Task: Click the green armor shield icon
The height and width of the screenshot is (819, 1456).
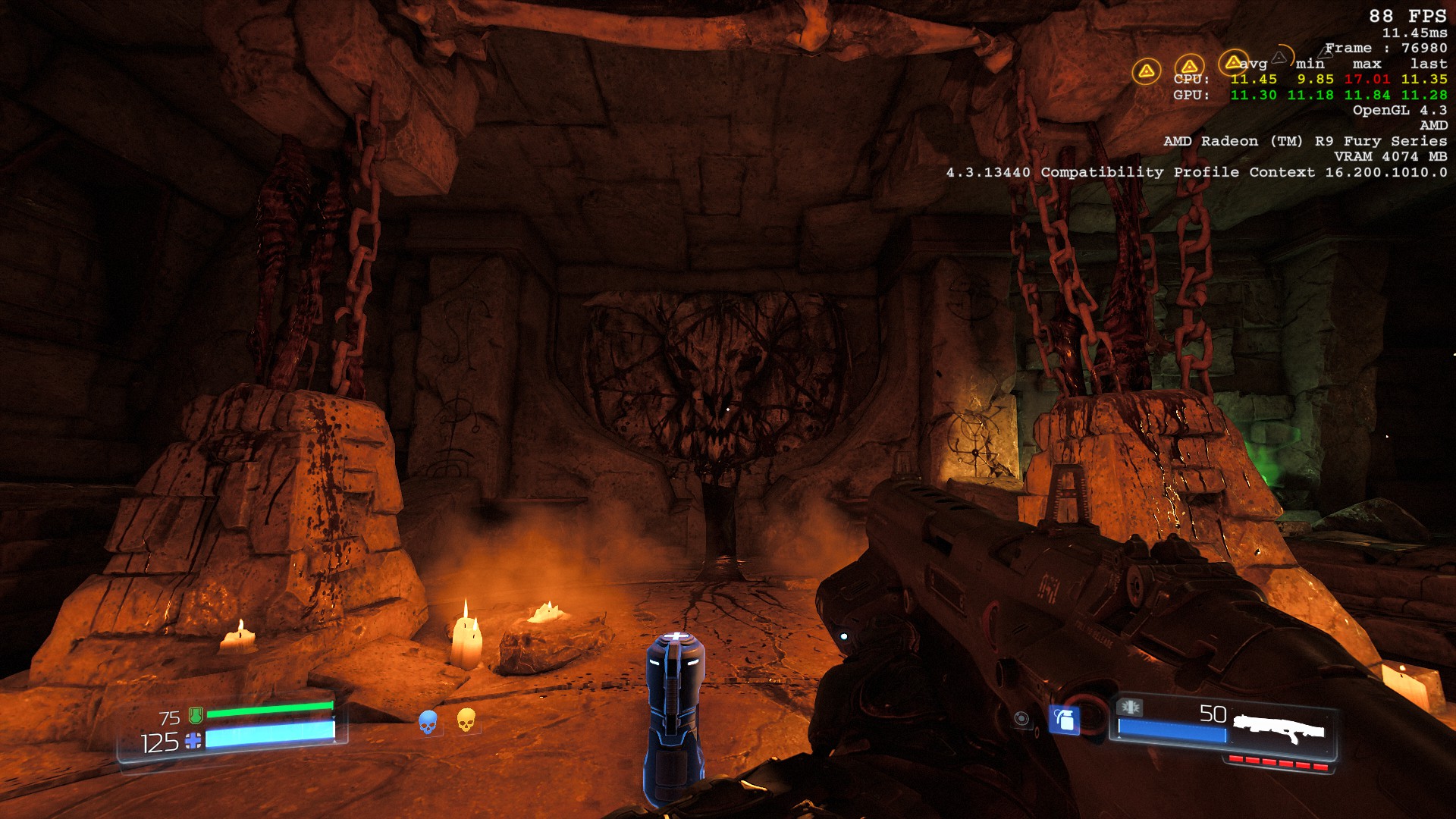Action: point(196,715)
